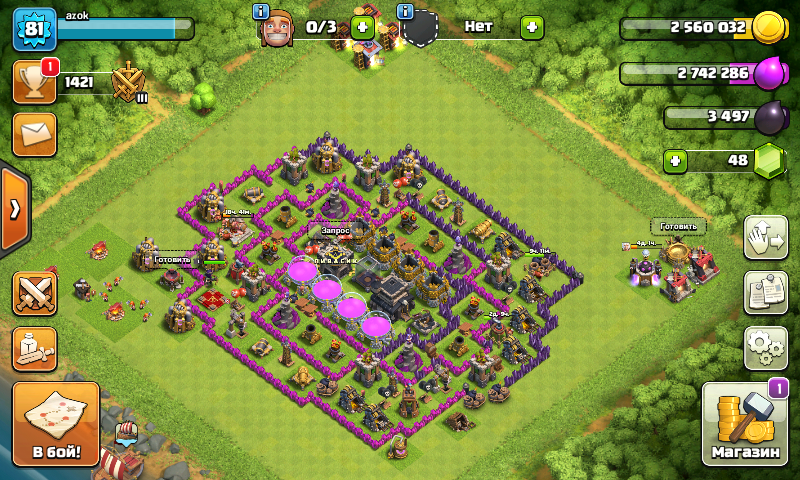Open the news scroll button
800x480 pixels.
tap(765, 292)
